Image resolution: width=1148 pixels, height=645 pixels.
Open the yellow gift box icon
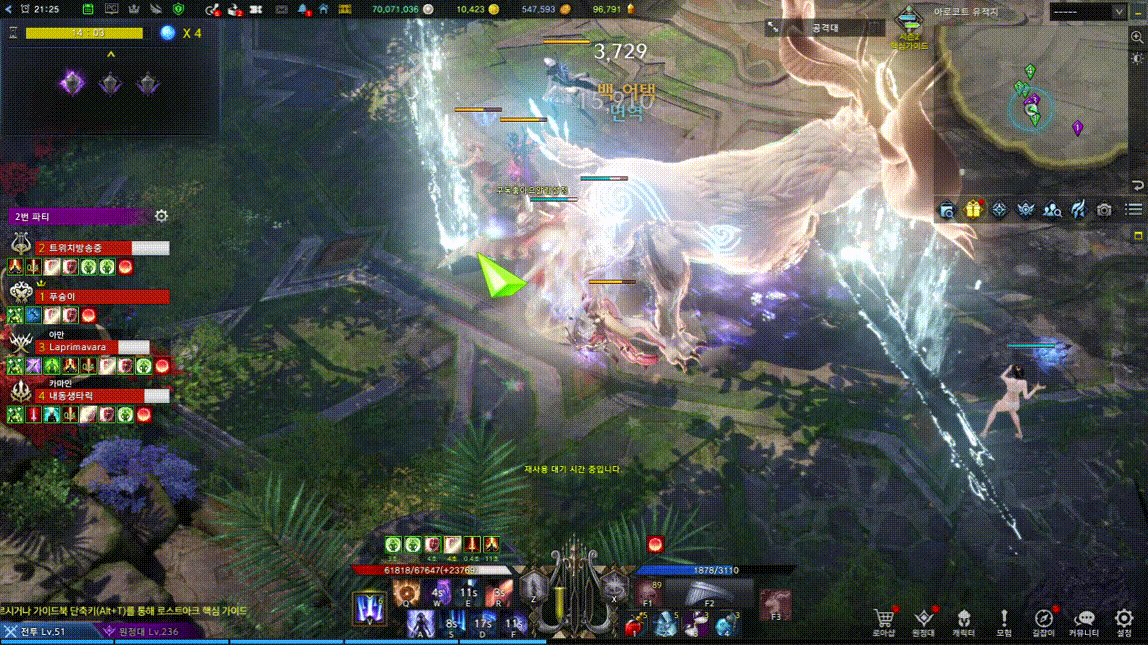[973, 209]
